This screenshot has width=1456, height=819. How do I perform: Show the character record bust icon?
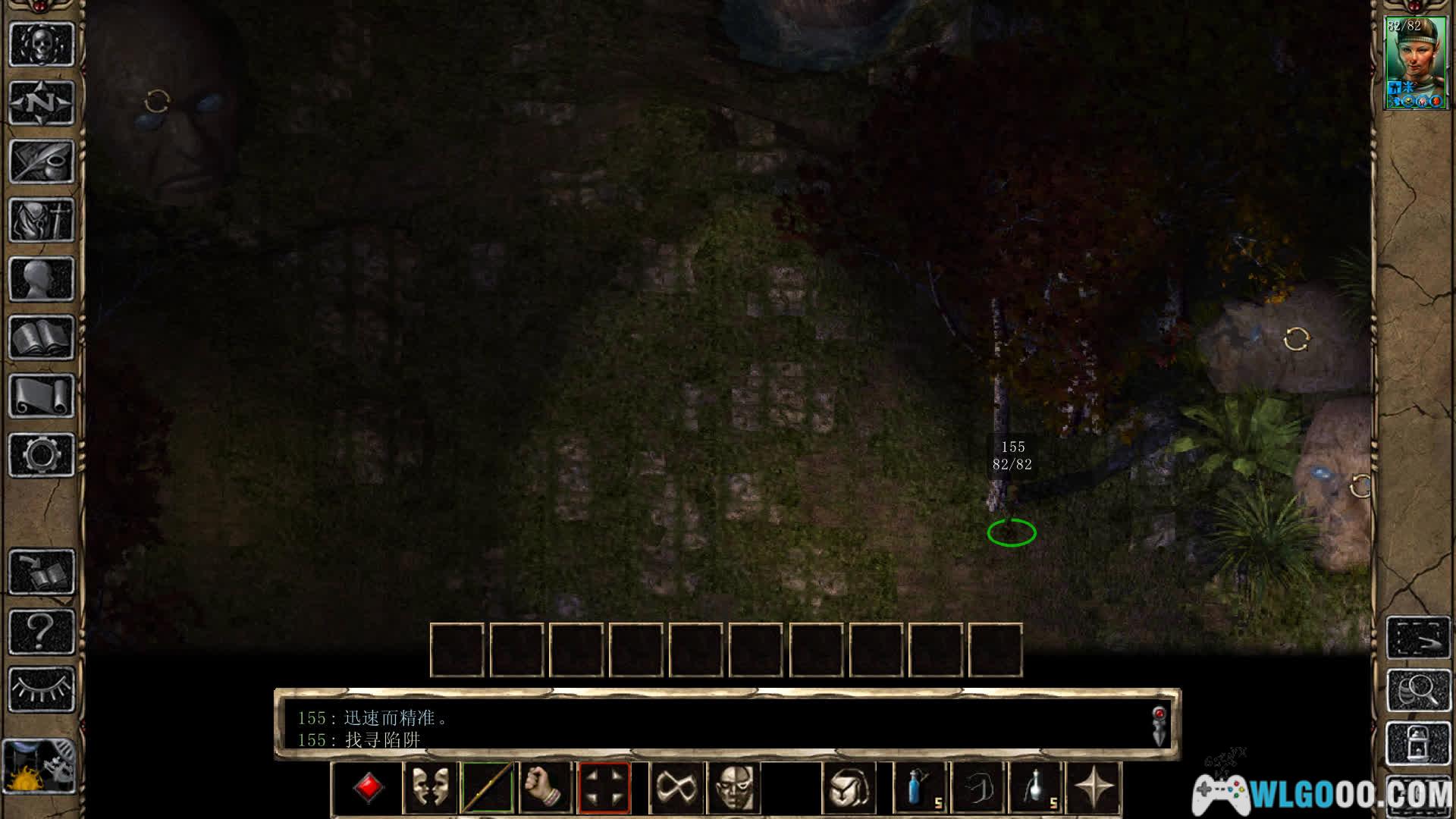pos(42,278)
